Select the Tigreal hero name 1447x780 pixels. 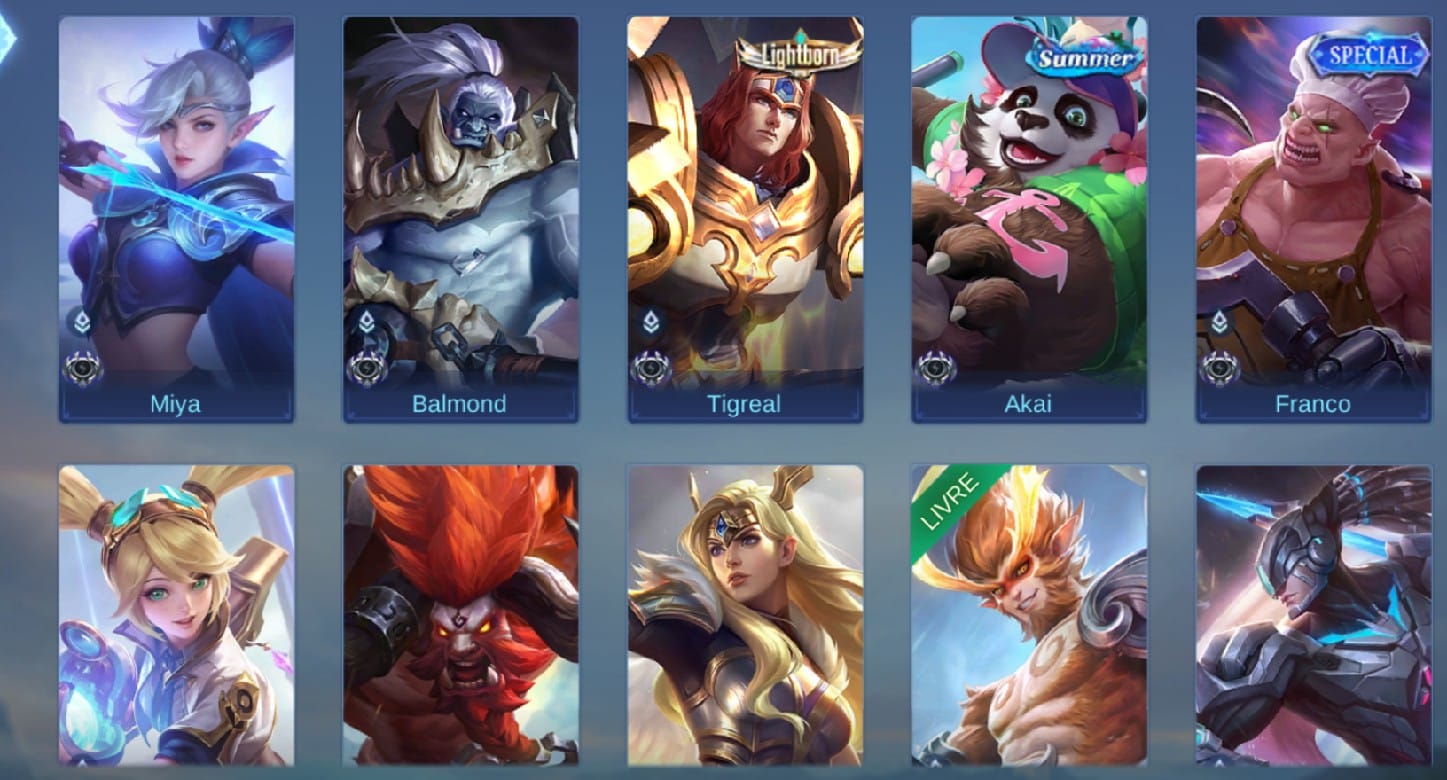click(745, 403)
